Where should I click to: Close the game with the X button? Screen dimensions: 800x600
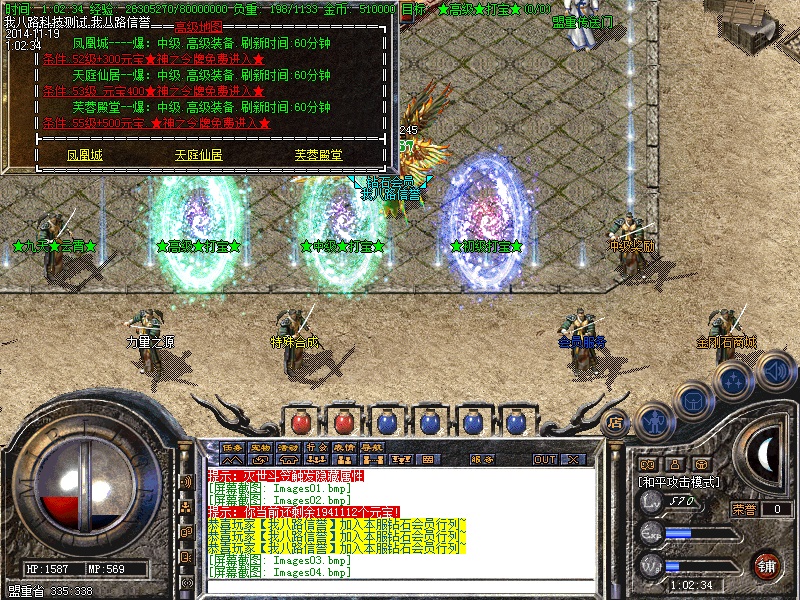point(573,460)
